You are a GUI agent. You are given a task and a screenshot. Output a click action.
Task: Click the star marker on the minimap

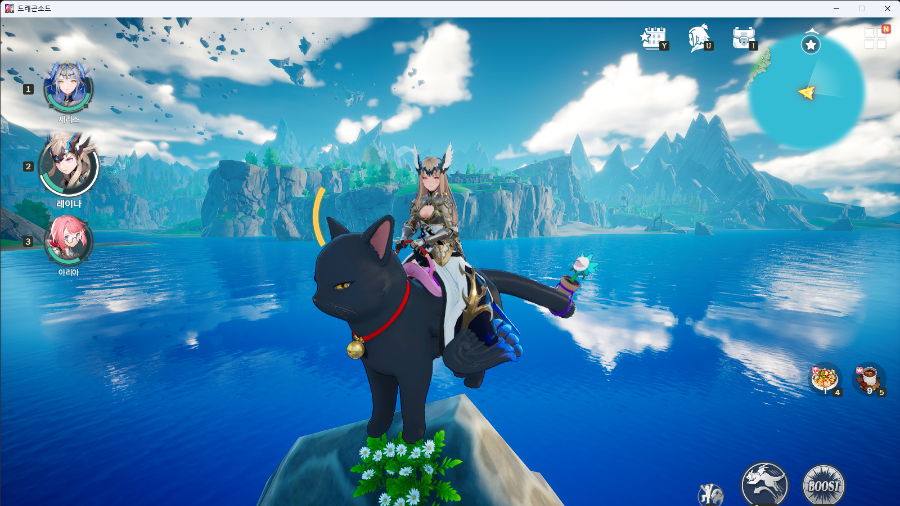(811, 44)
